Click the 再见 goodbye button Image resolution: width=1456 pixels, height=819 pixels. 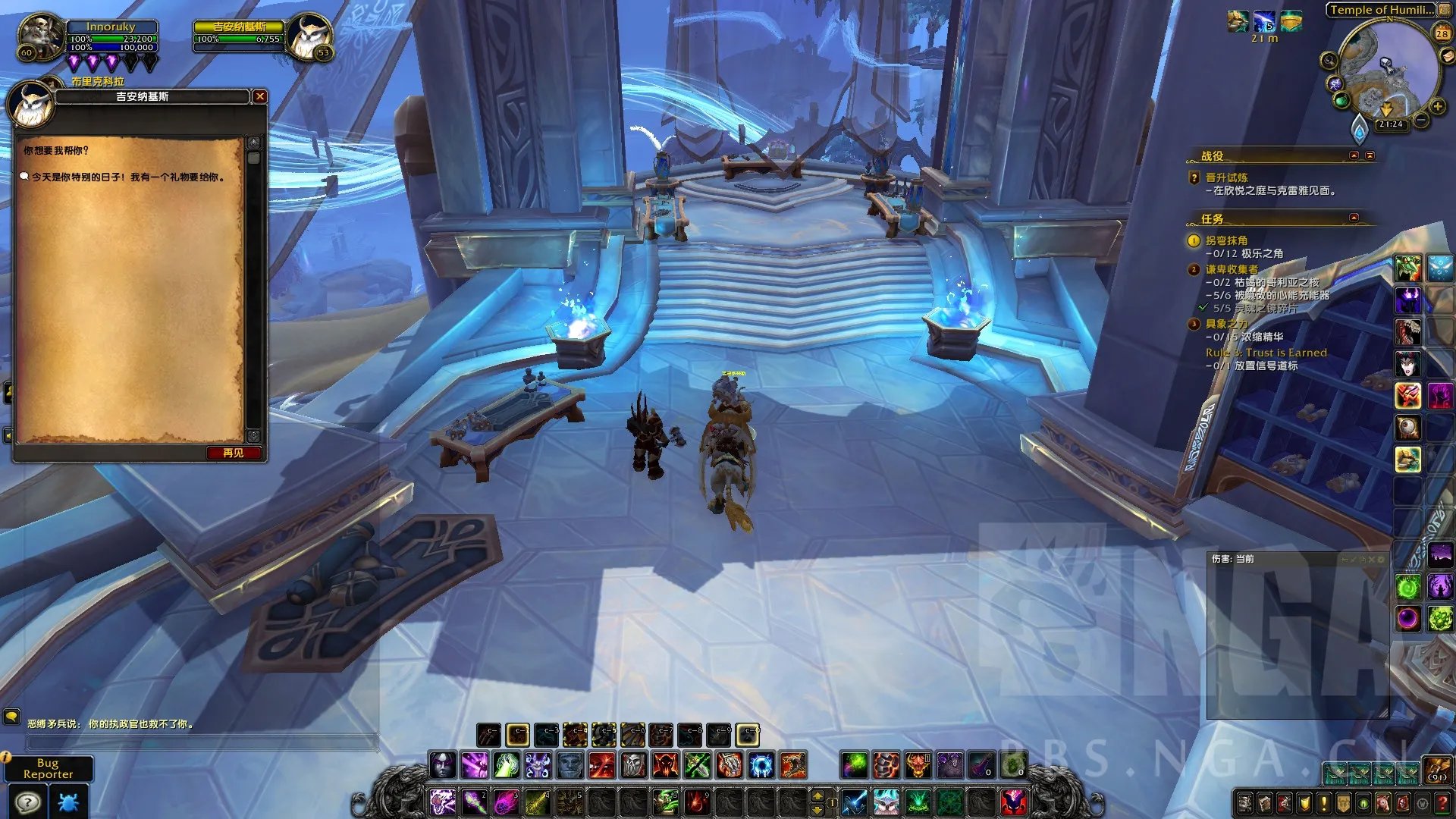pos(233,453)
